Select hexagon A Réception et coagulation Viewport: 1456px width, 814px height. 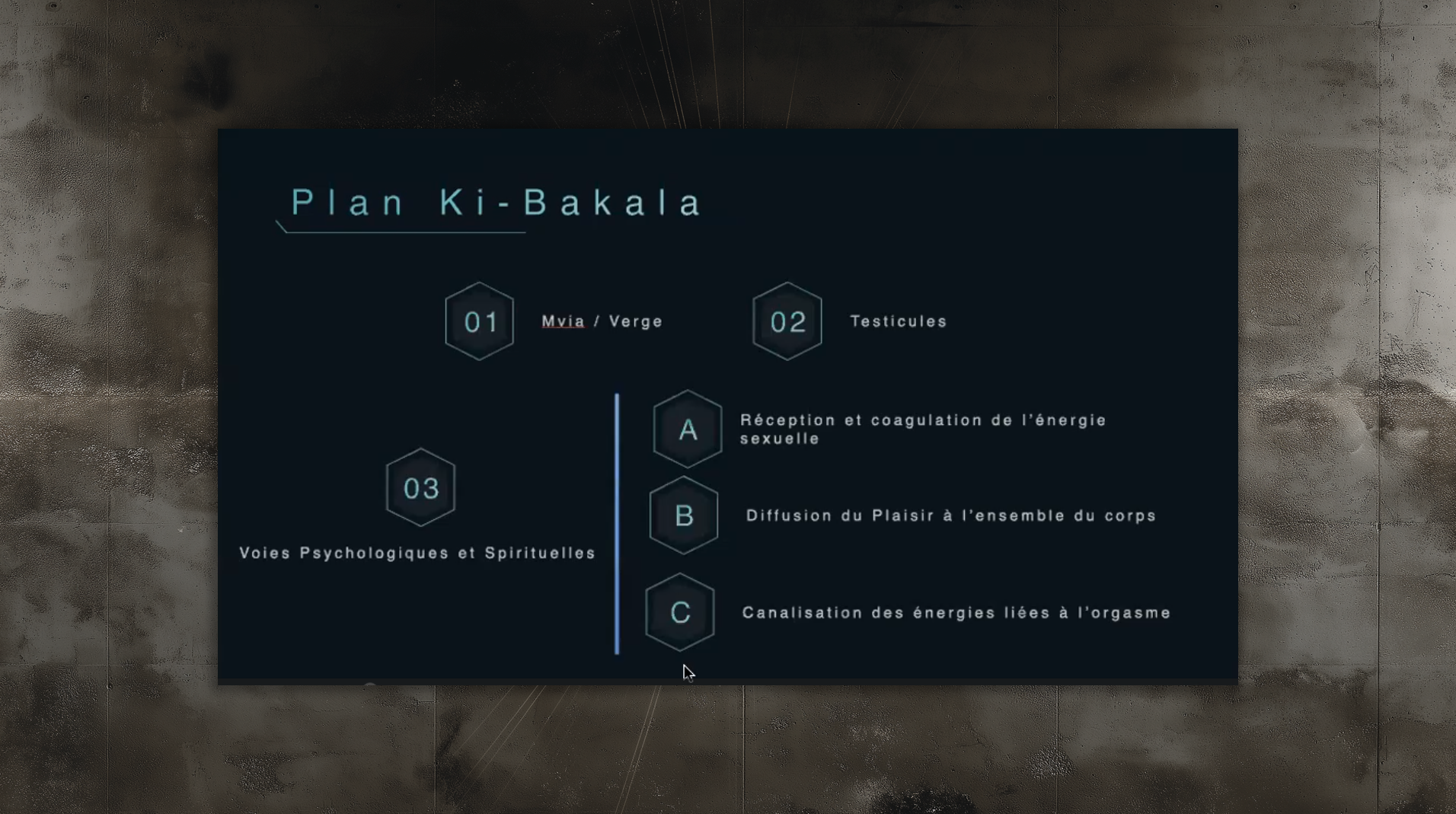click(x=688, y=429)
